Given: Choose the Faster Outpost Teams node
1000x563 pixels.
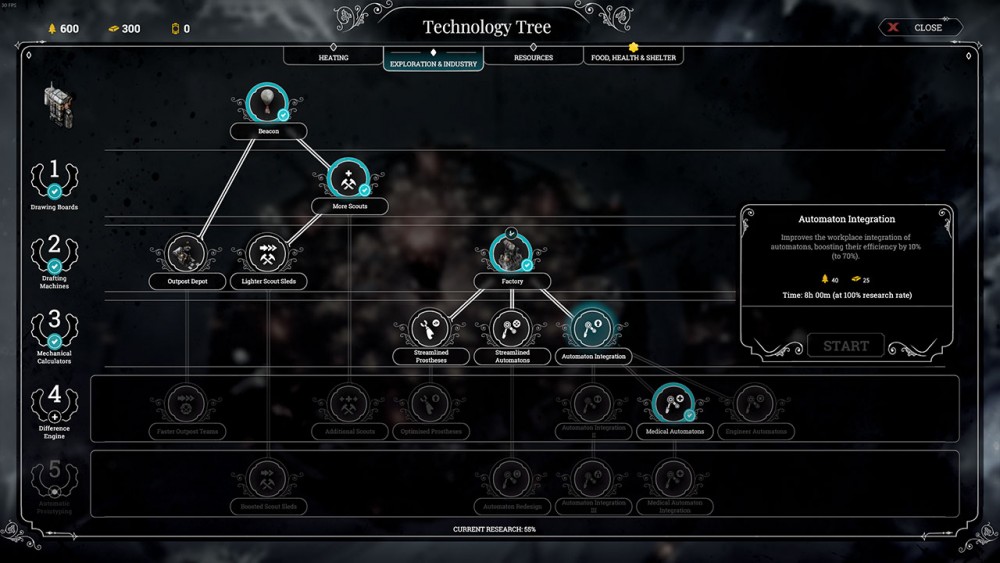Looking at the screenshot, I should tap(186, 405).
